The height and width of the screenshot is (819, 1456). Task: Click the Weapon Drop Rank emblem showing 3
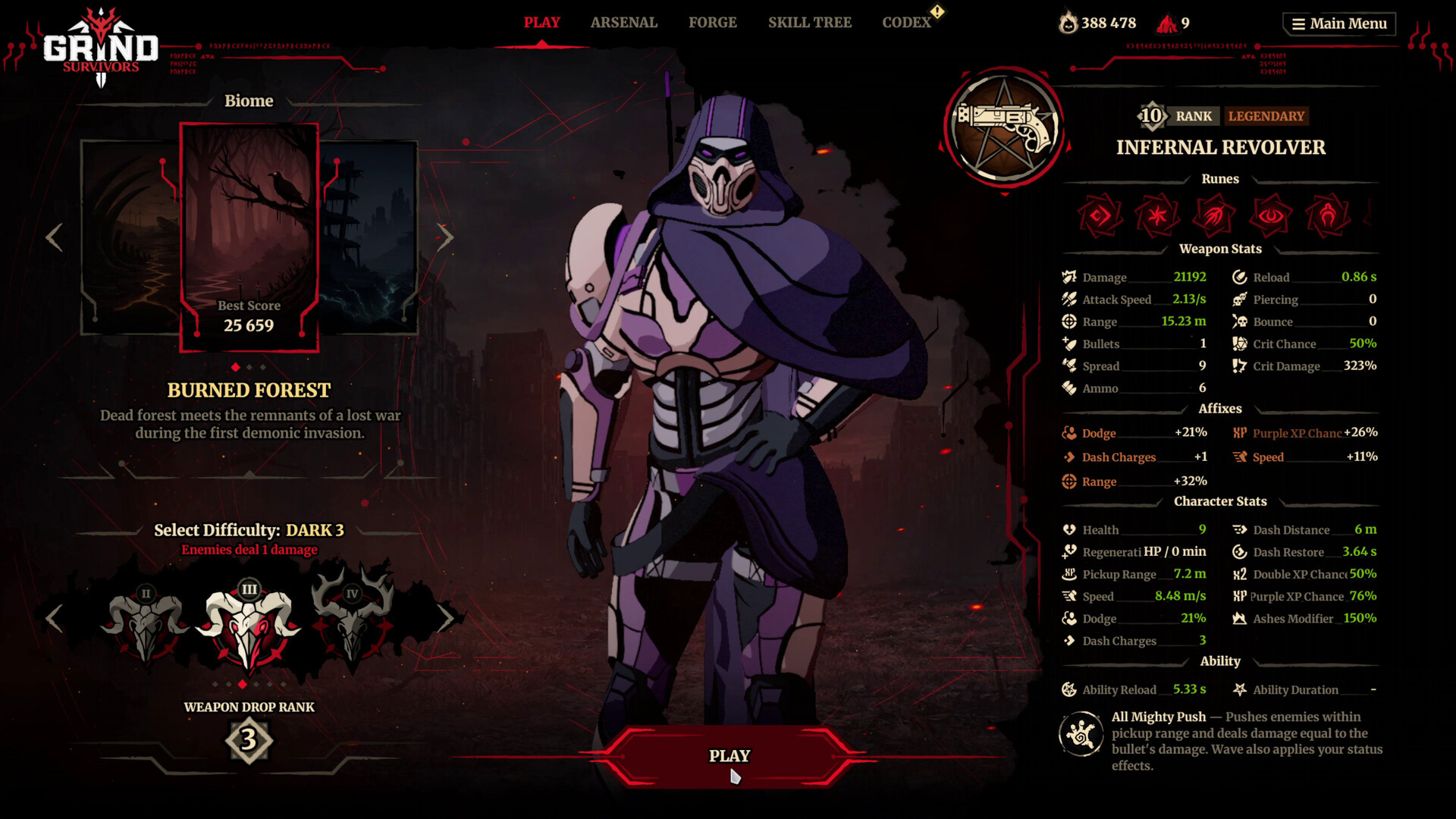(x=248, y=741)
